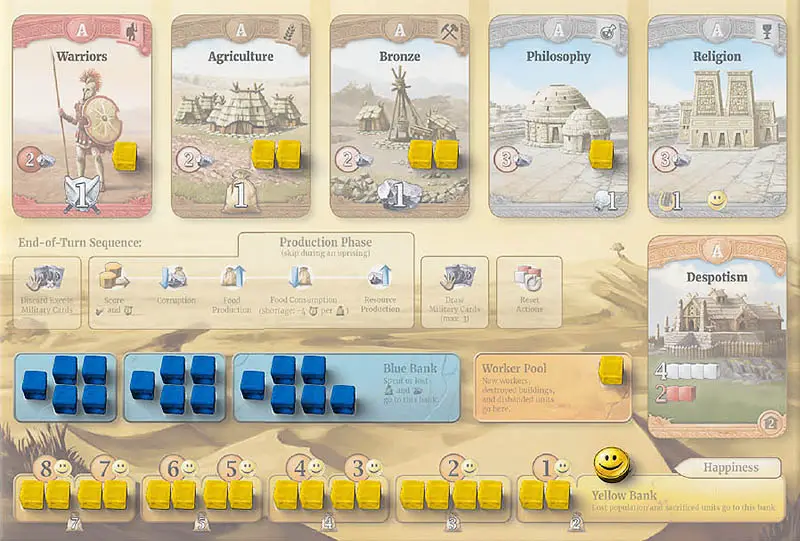Viewport: 800px width, 541px height.
Task: Pick the yellow worker on Philosophy
Action: pyautogui.click(x=602, y=153)
